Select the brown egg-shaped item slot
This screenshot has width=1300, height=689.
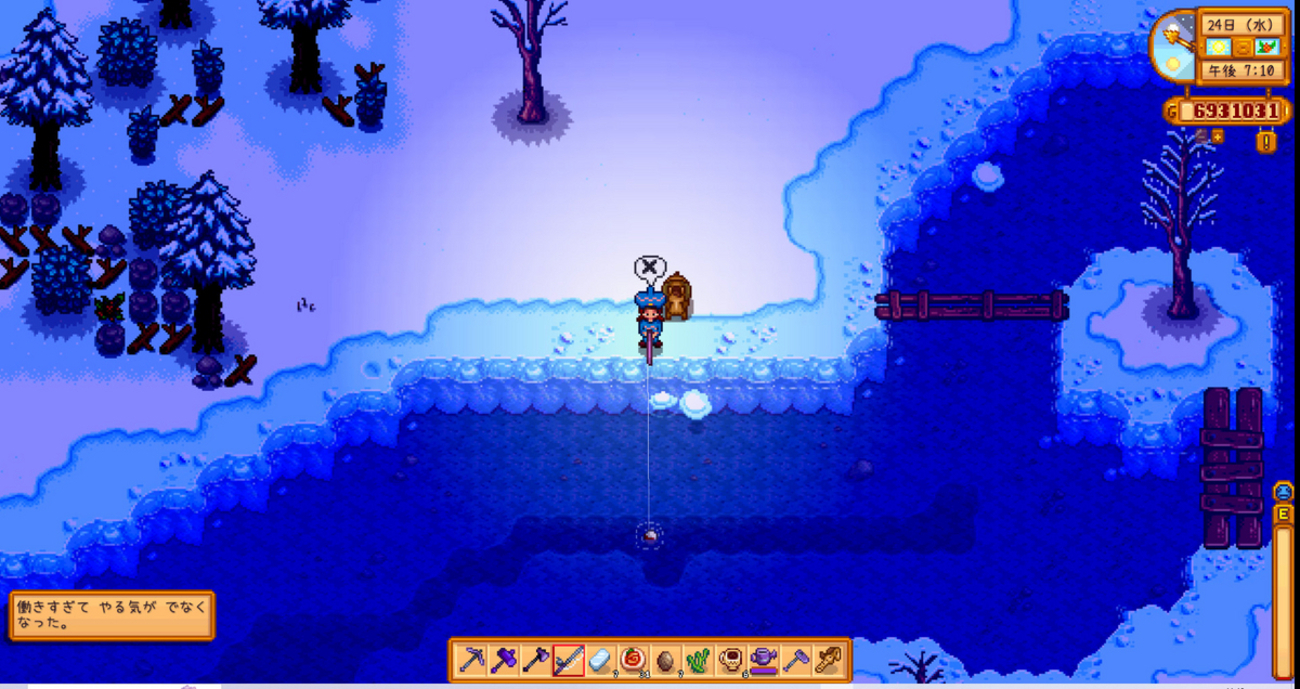coord(666,660)
